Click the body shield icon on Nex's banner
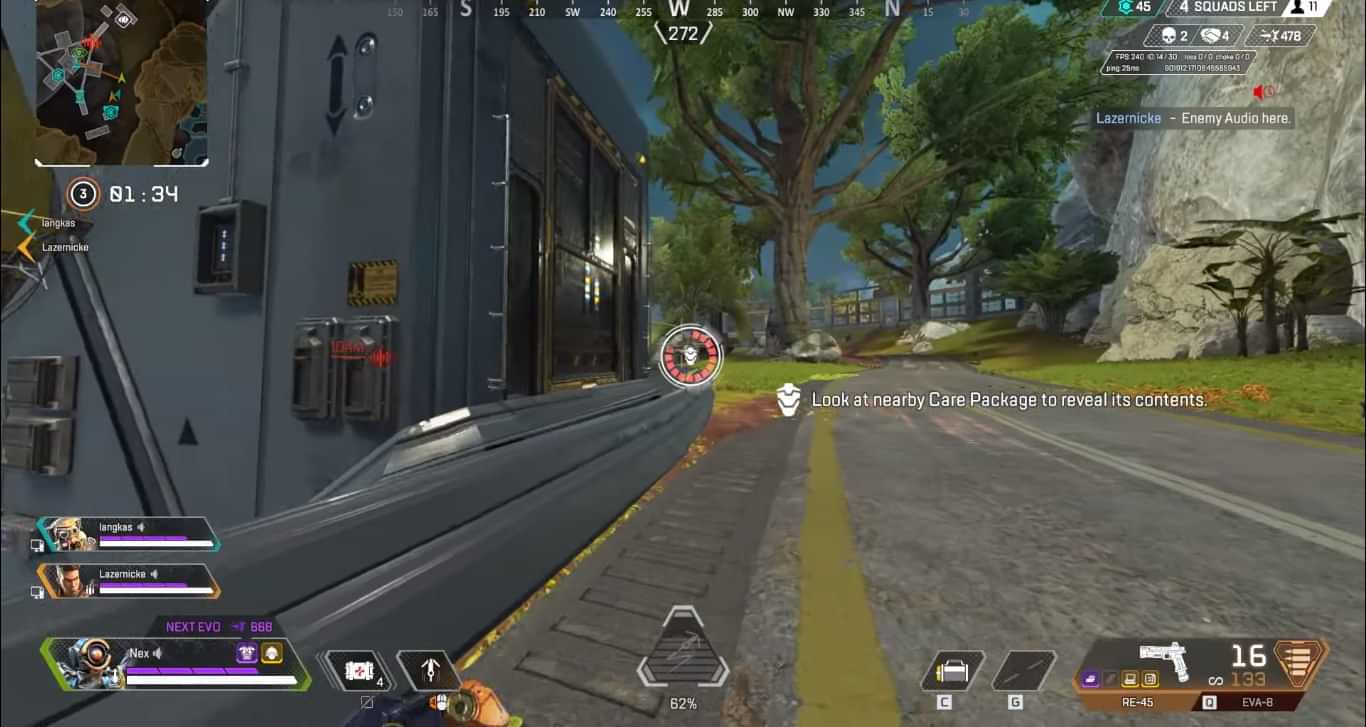 [x=247, y=653]
